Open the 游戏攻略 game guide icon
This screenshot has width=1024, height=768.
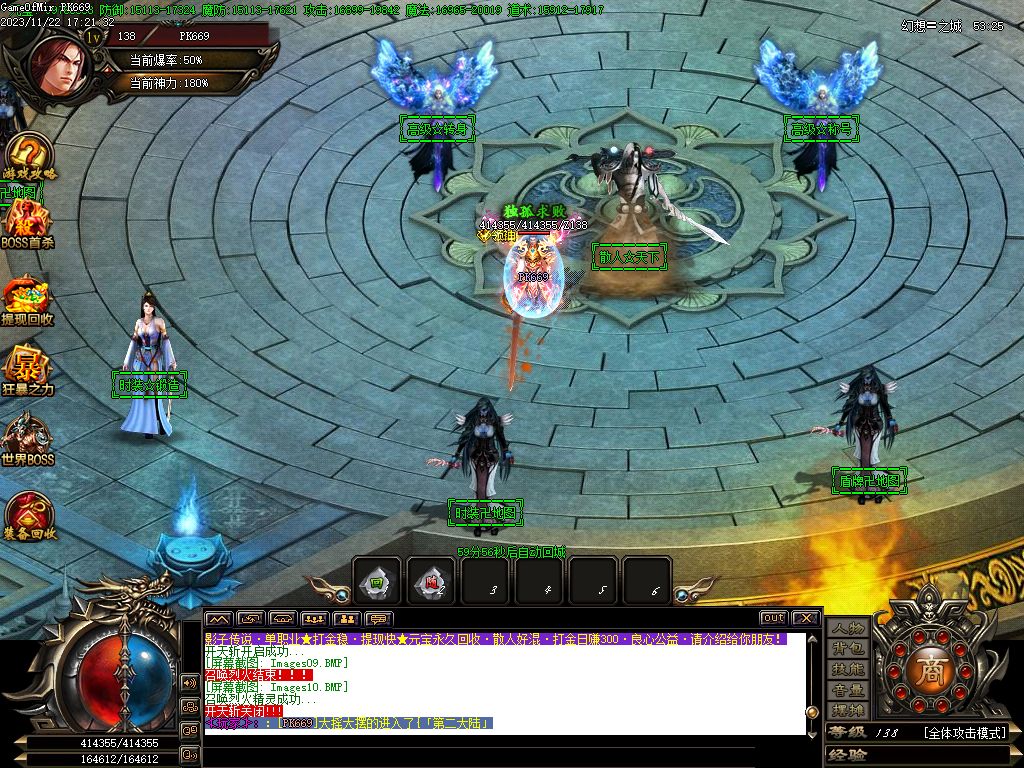tap(28, 158)
